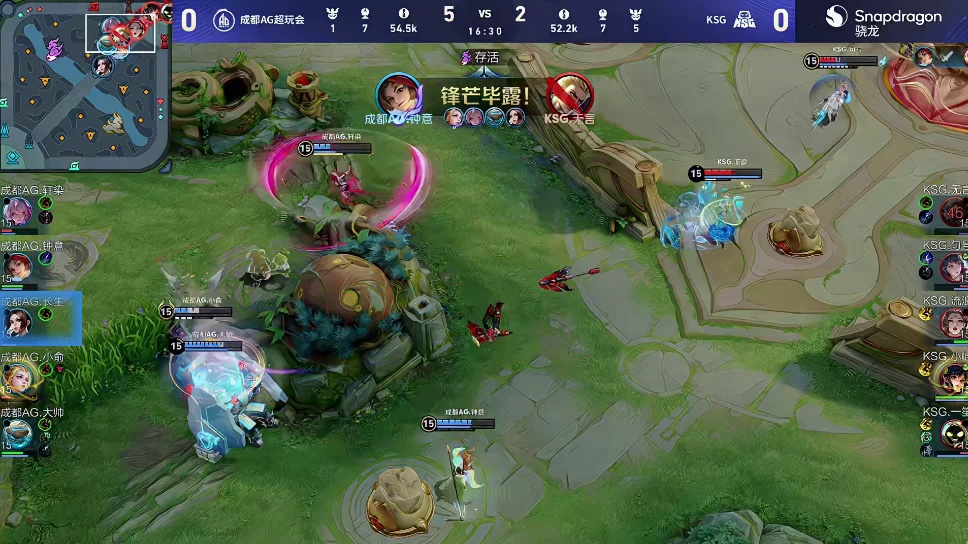
Task: Open the minimap in the top-left corner
Action: click(84, 85)
